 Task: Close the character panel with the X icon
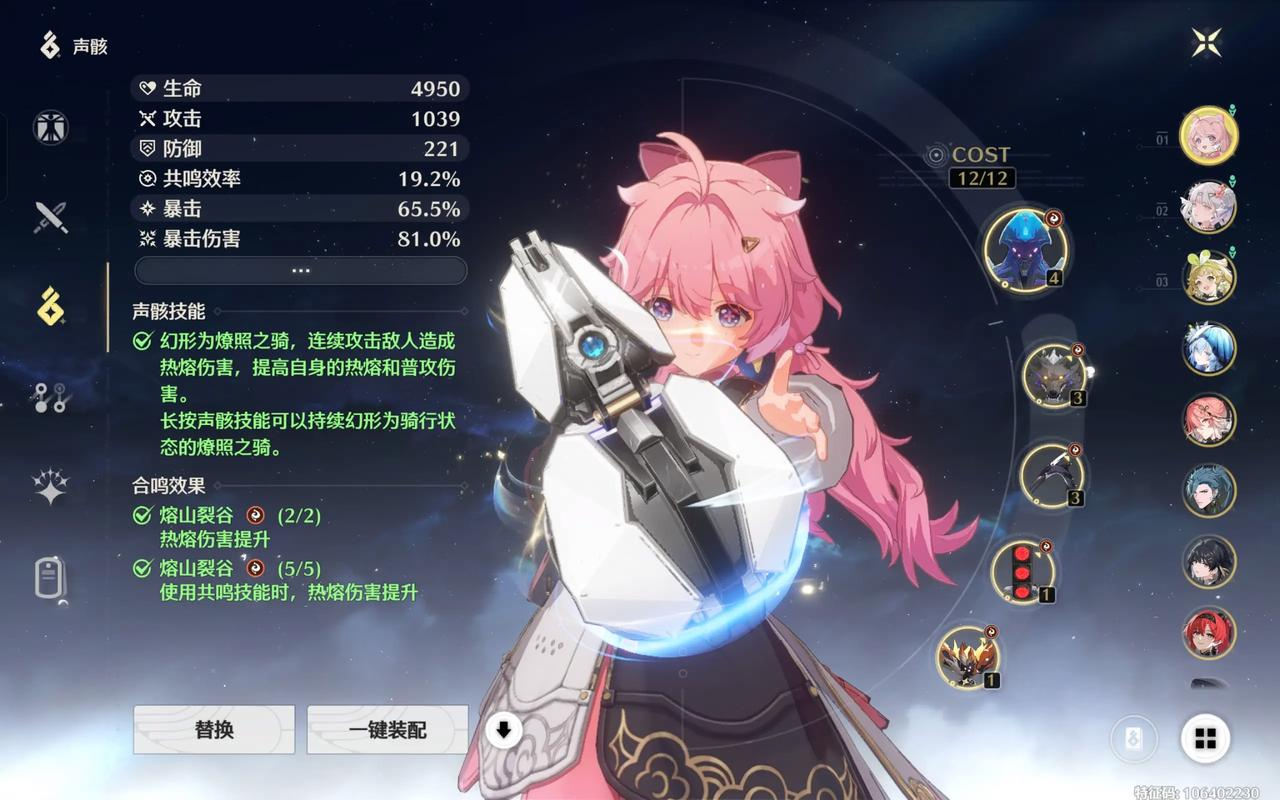pyautogui.click(x=1206, y=42)
